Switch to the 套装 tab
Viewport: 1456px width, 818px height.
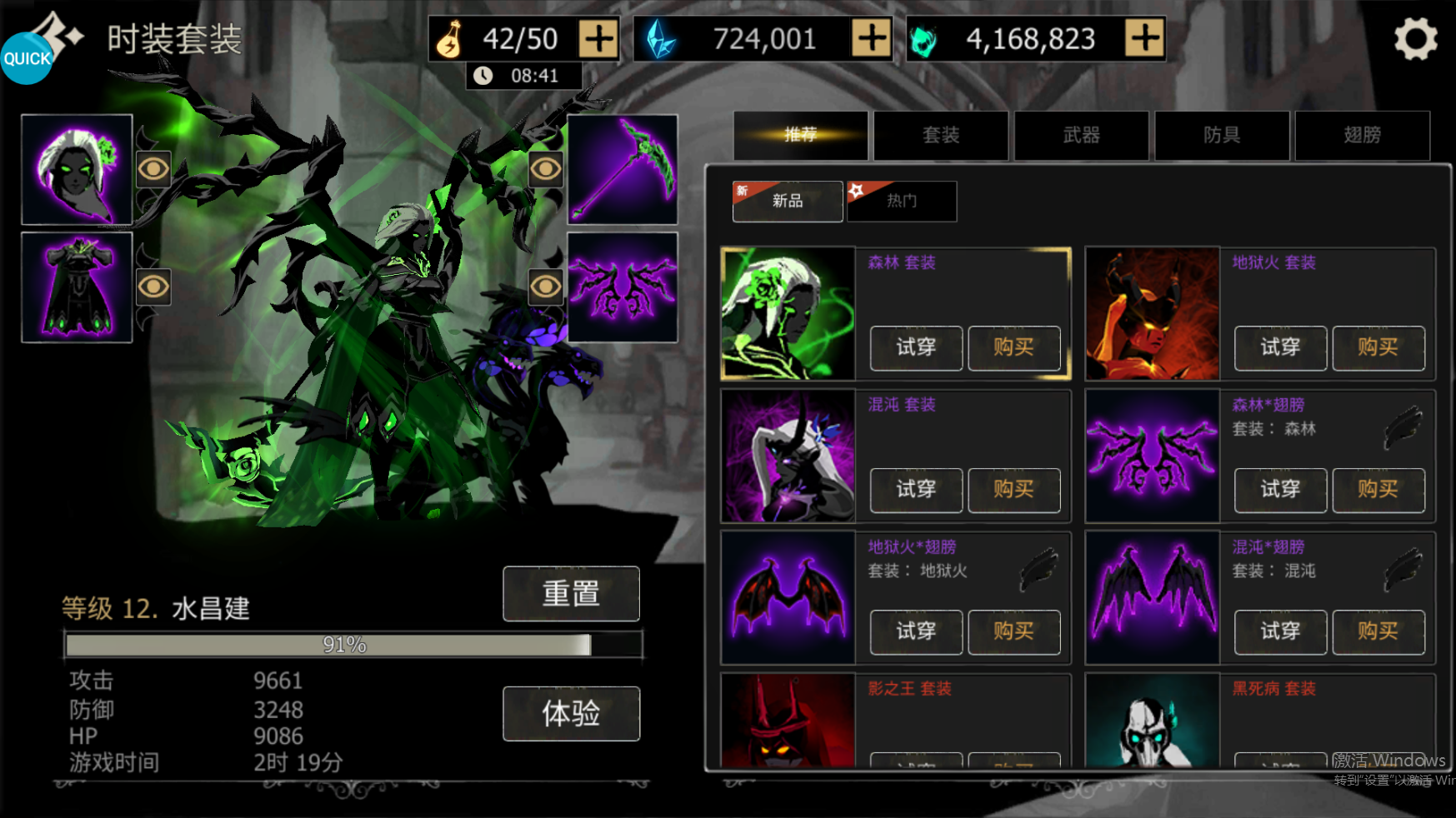pos(941,135)
